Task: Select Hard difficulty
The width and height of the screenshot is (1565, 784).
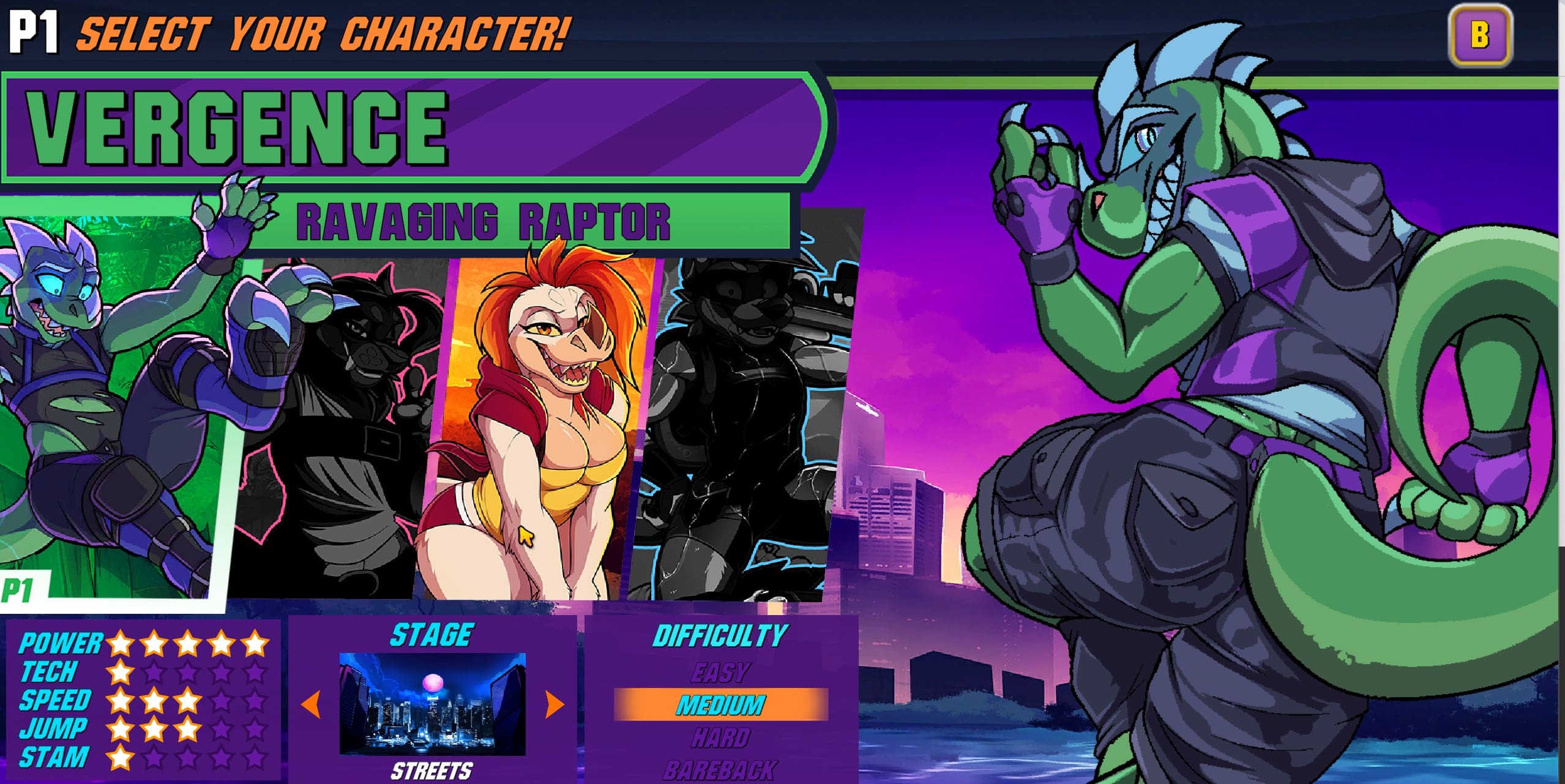Action: (x=720, y=738)
